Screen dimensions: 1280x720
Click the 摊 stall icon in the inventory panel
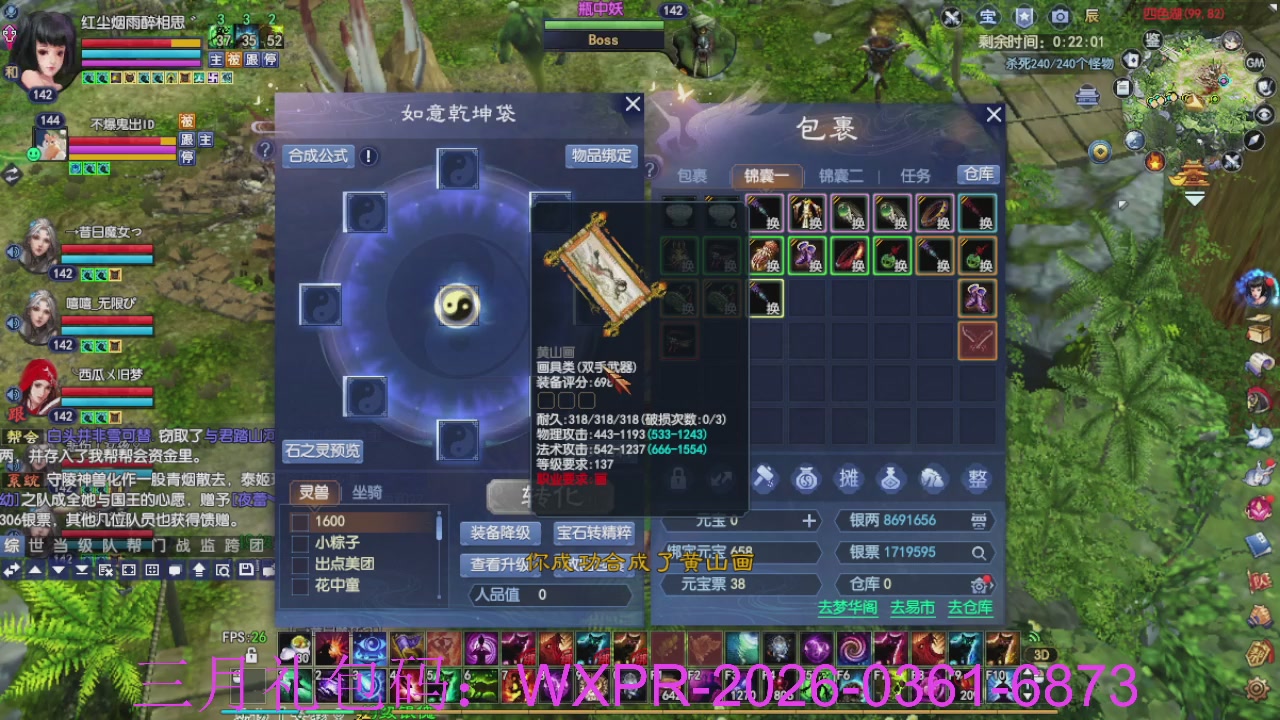click(x=850, y=480)
